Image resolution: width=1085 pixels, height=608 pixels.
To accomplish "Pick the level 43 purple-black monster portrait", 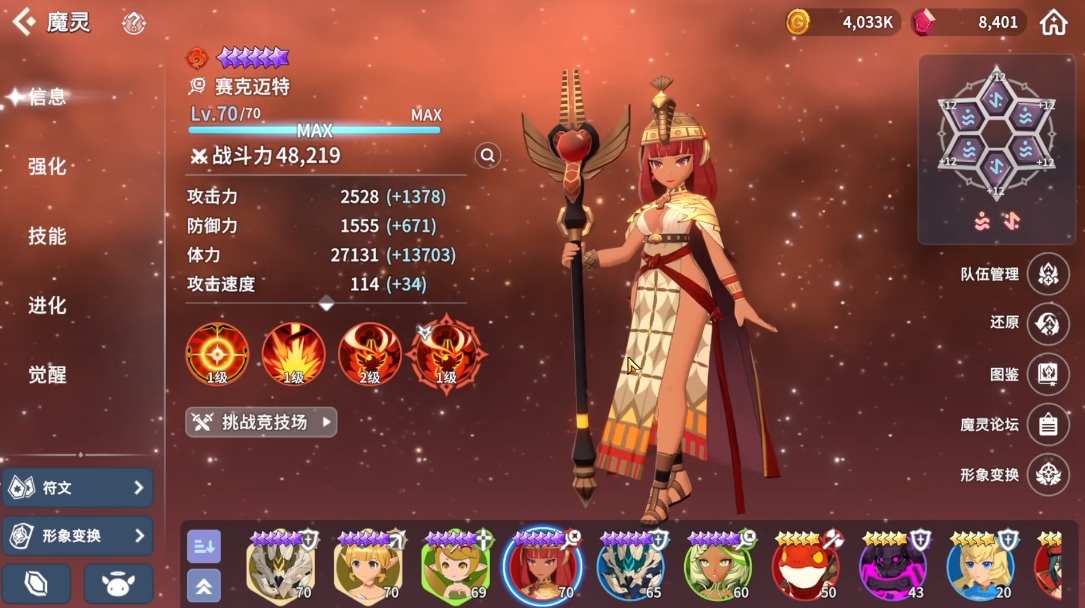I will [893, 565].
